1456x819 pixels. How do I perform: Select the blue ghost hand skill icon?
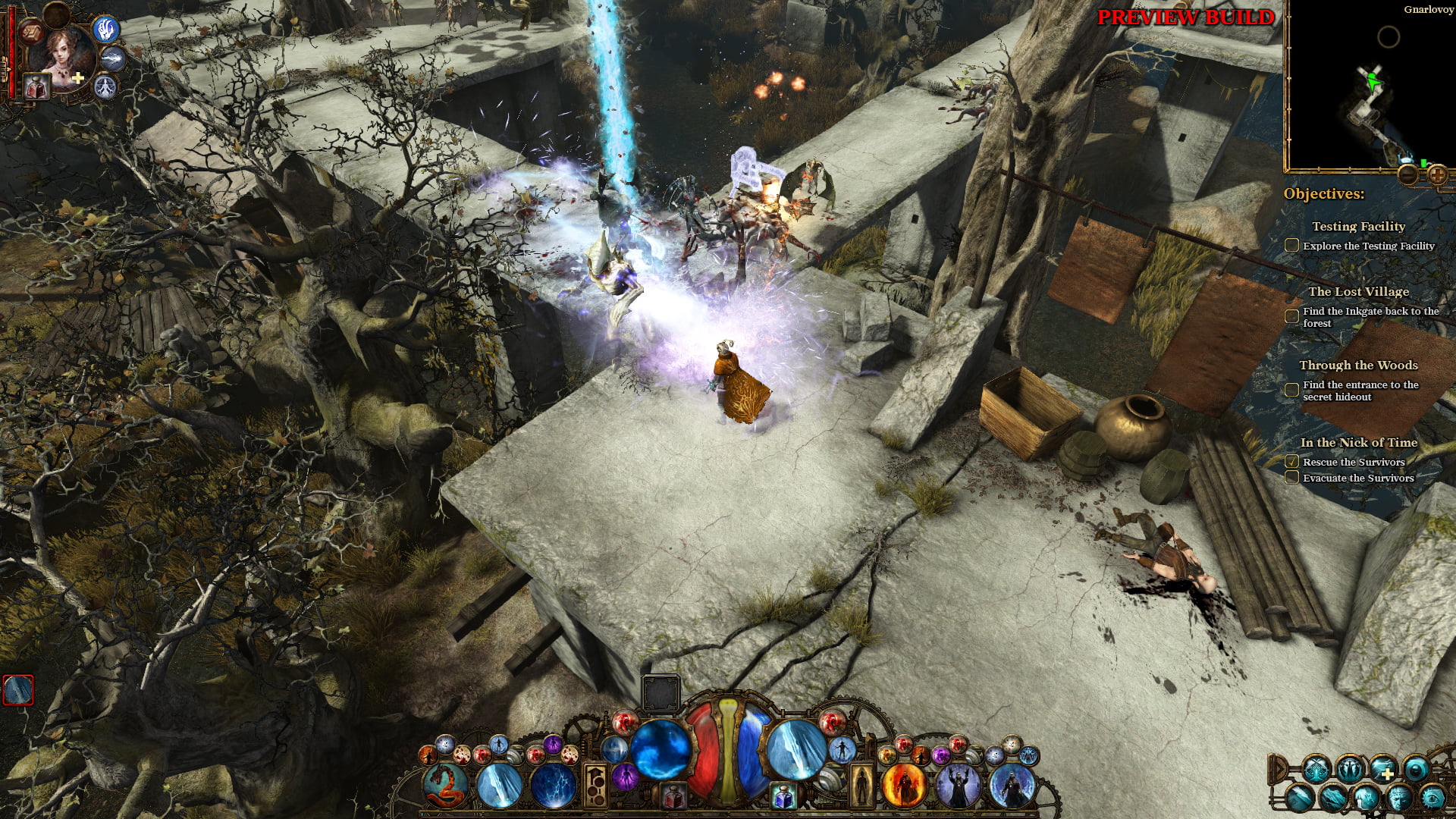(x=105, y=30)
